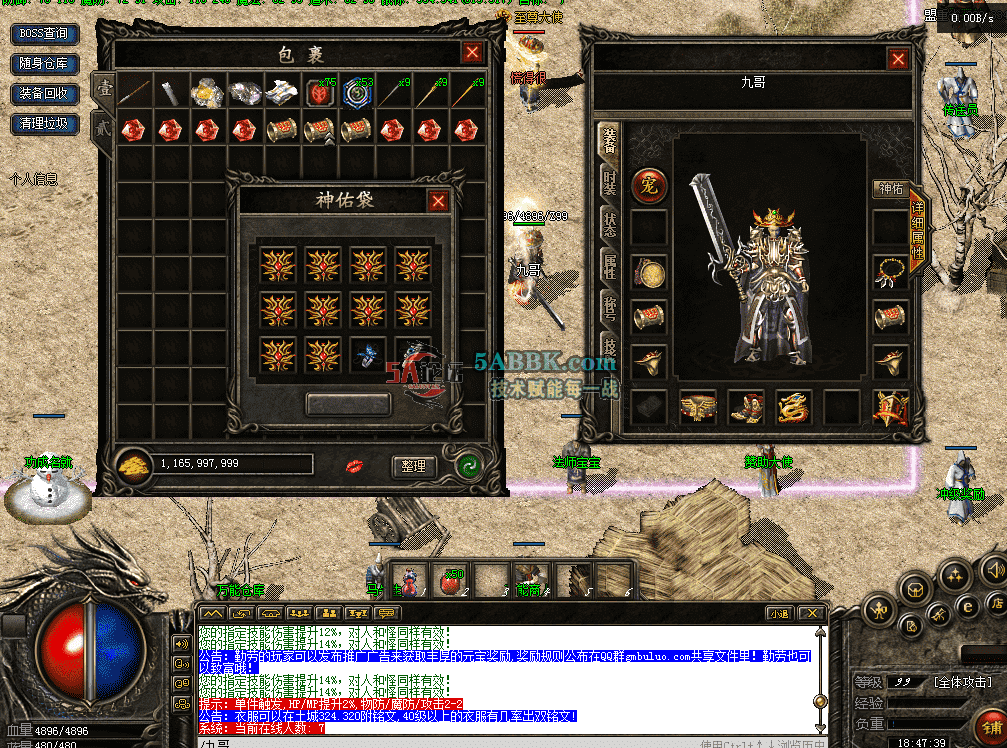Close the 九哥 character panel
The width and height of the screenshot is (1007, 748).
pyautogui.click(x=898, y=59)
